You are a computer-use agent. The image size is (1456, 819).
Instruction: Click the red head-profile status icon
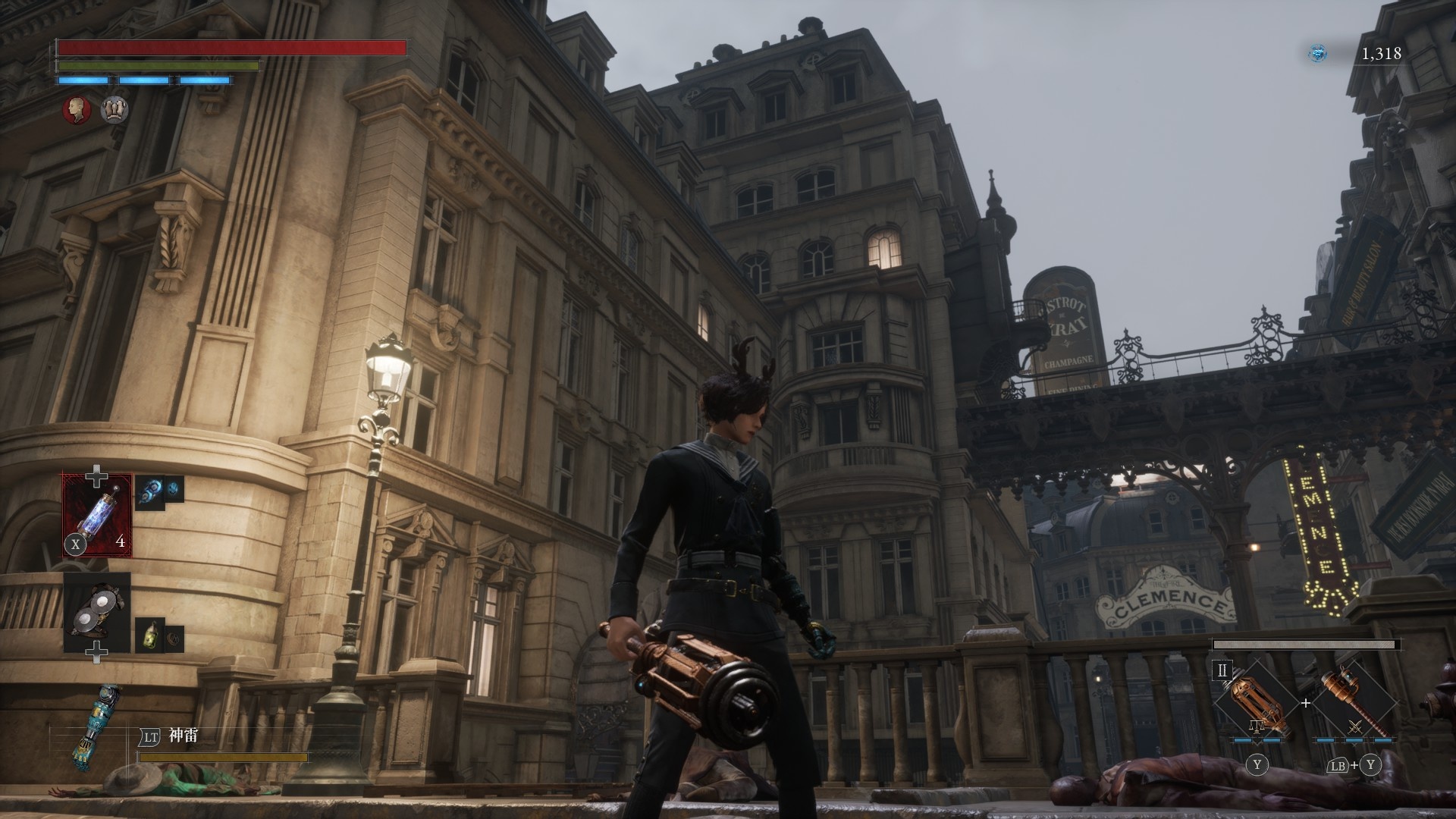point(76,110)
